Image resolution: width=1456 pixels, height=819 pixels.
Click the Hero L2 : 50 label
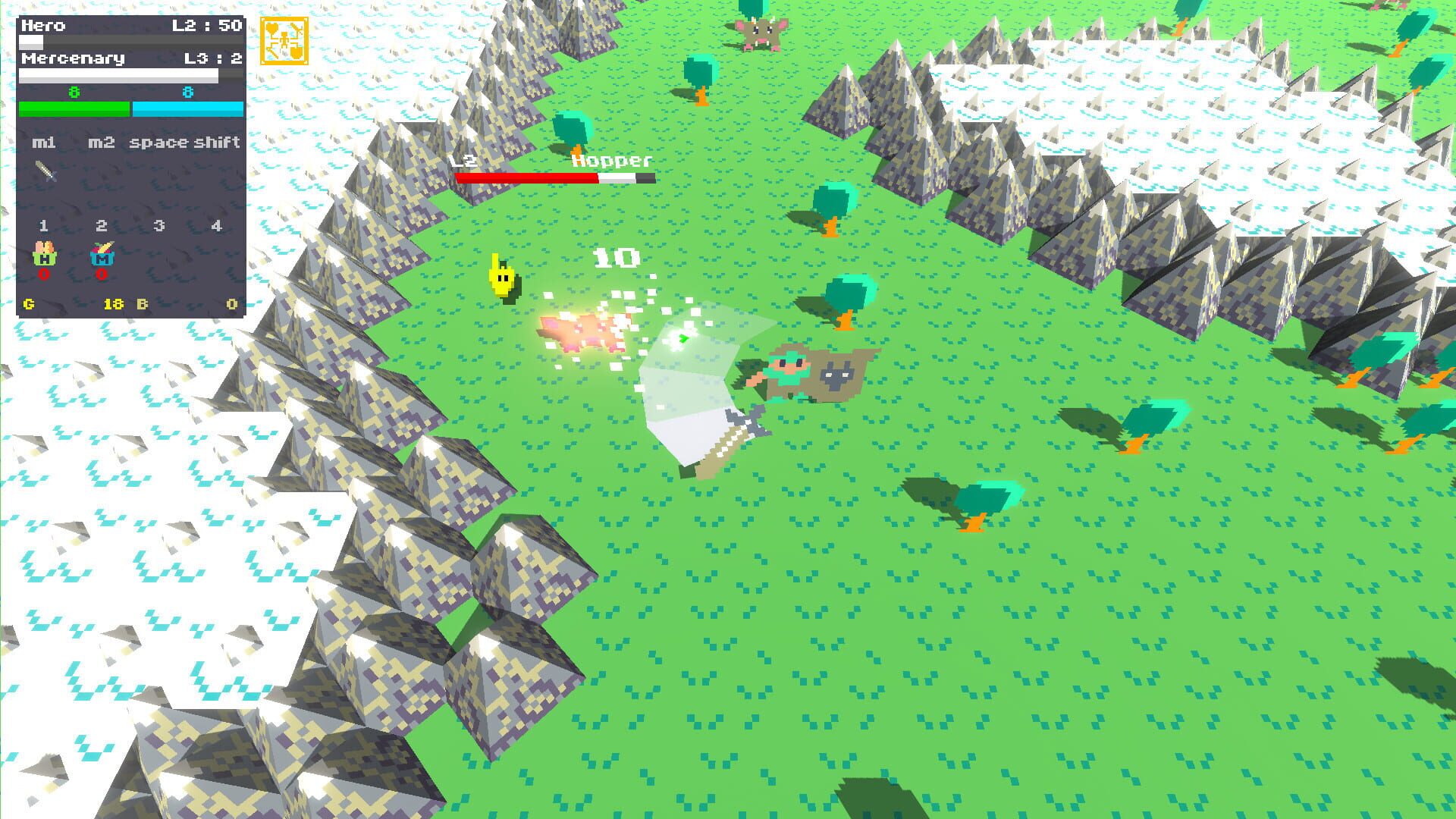[206, 24]
